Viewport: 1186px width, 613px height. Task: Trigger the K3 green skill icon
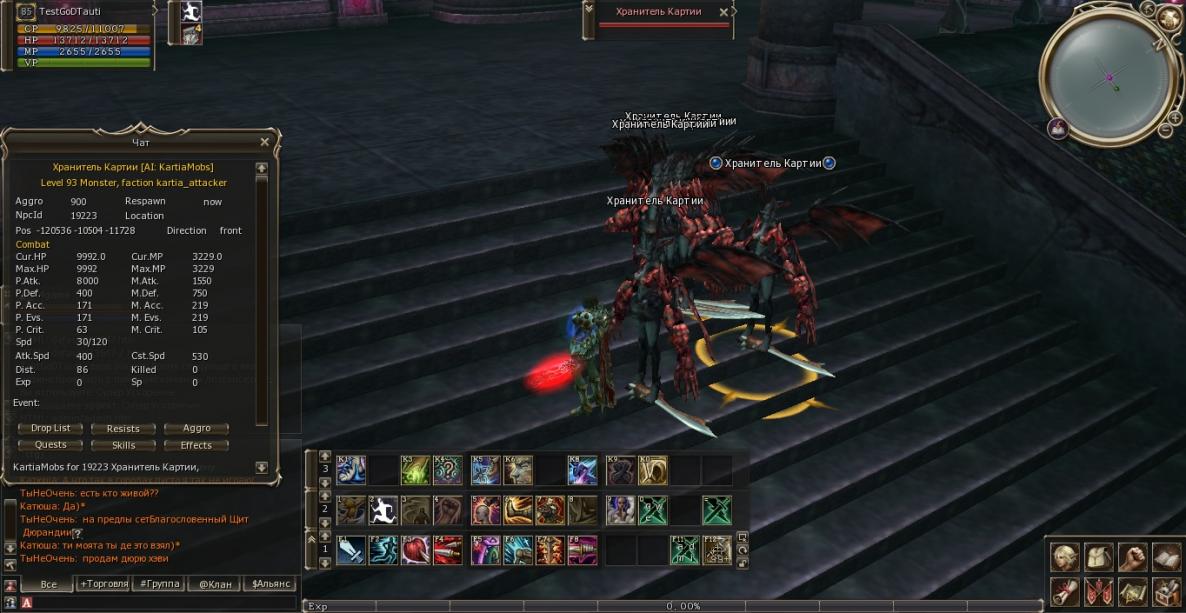(x=416, y=470)
